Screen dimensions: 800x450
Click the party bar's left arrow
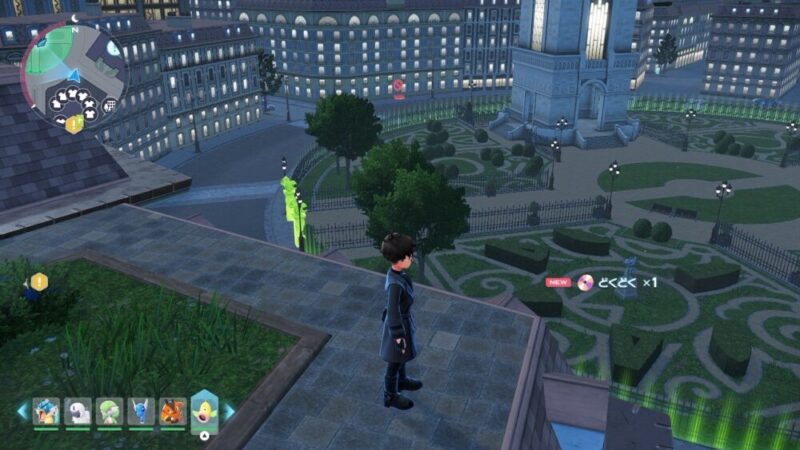point(21,411)
